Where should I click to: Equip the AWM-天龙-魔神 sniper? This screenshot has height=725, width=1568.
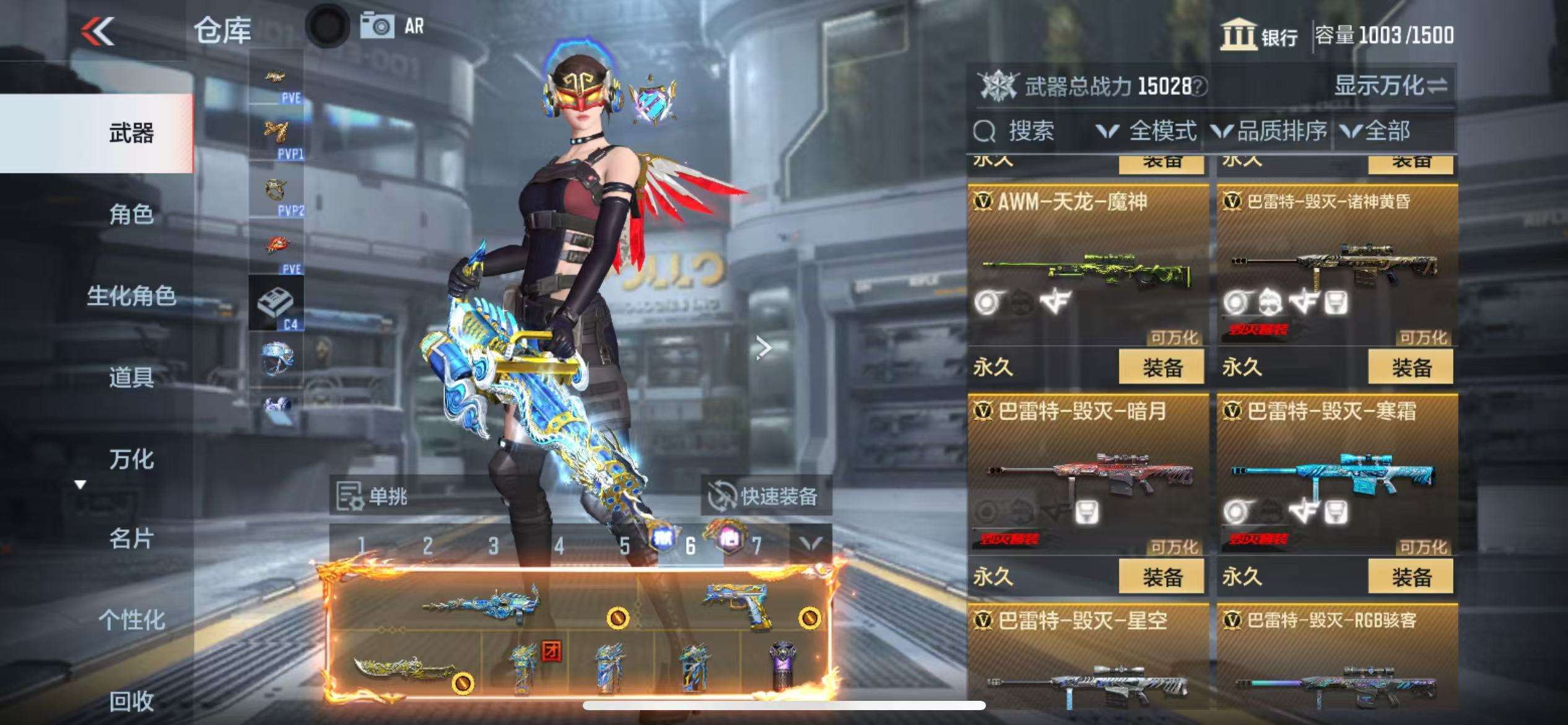pos(1161,367)
